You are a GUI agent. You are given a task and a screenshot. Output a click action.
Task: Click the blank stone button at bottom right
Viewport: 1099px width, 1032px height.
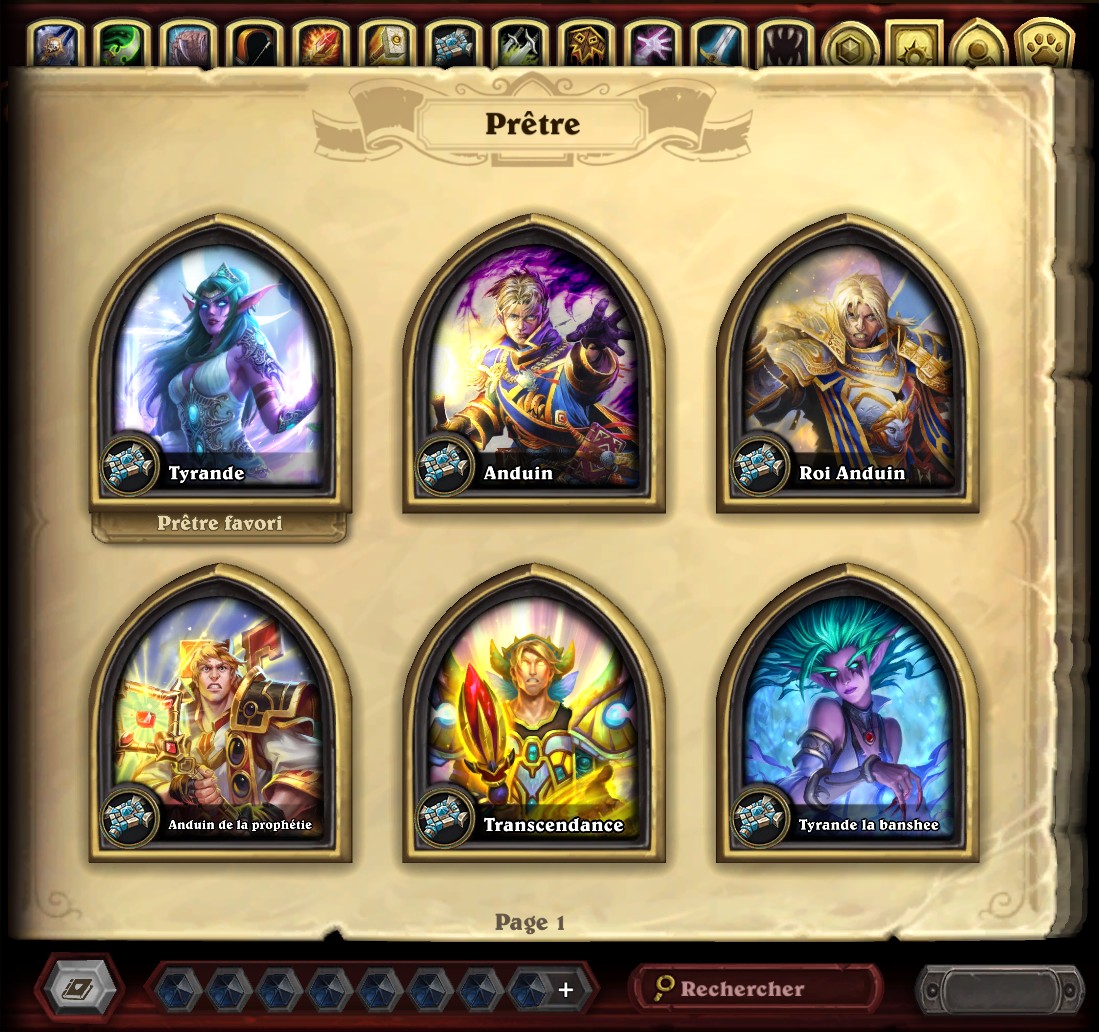(x=999, y=990)
